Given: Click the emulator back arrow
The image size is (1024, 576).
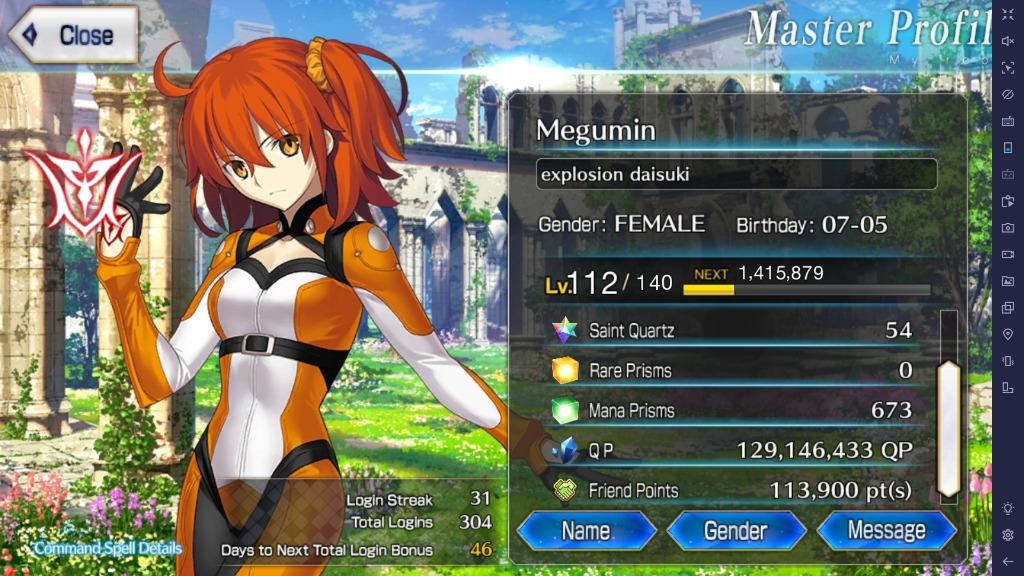Looking at the screenshot, I should pos(1008,561).
